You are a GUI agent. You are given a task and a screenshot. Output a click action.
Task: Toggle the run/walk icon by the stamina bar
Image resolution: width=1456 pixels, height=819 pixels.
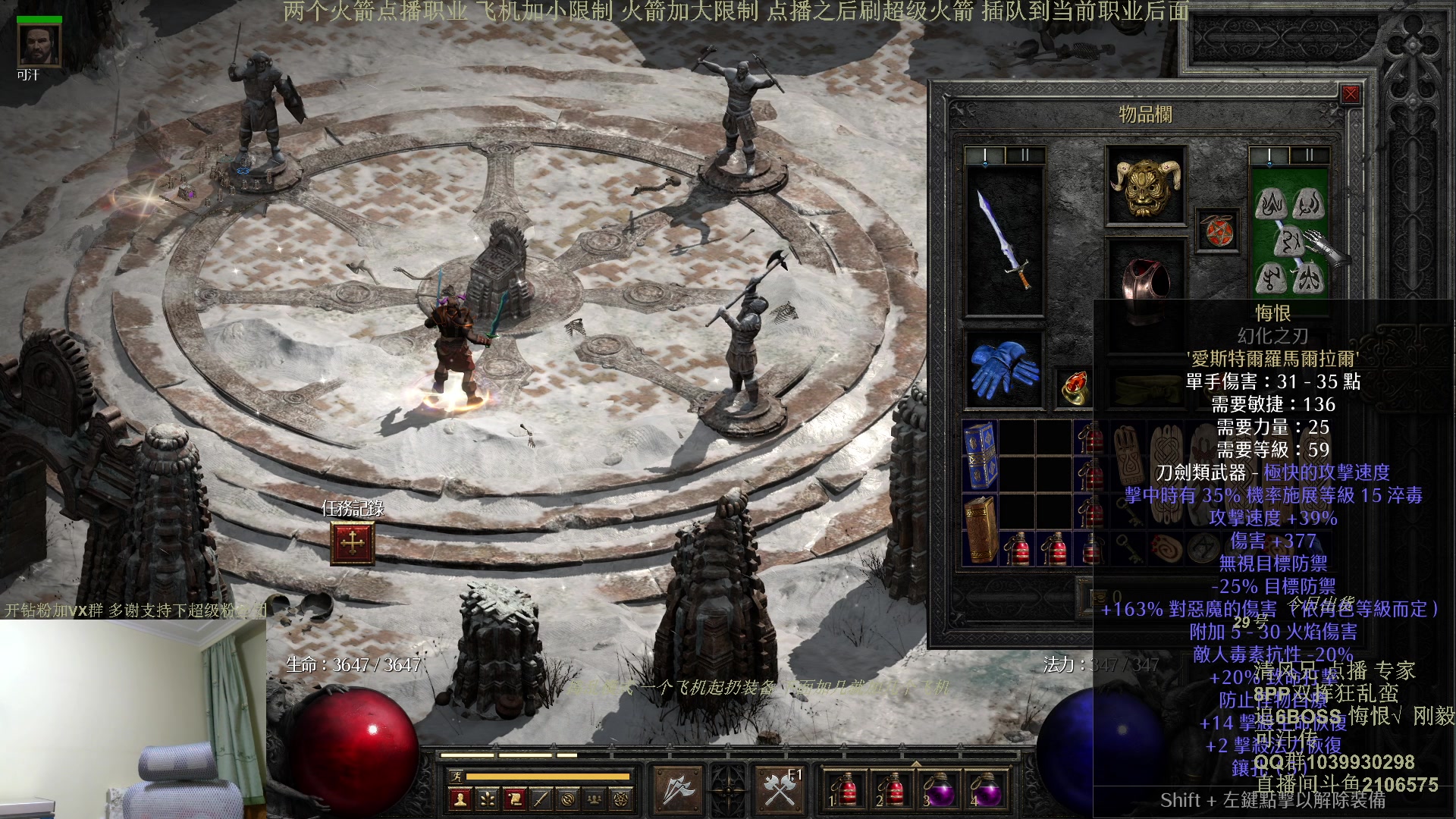(456, 776)
